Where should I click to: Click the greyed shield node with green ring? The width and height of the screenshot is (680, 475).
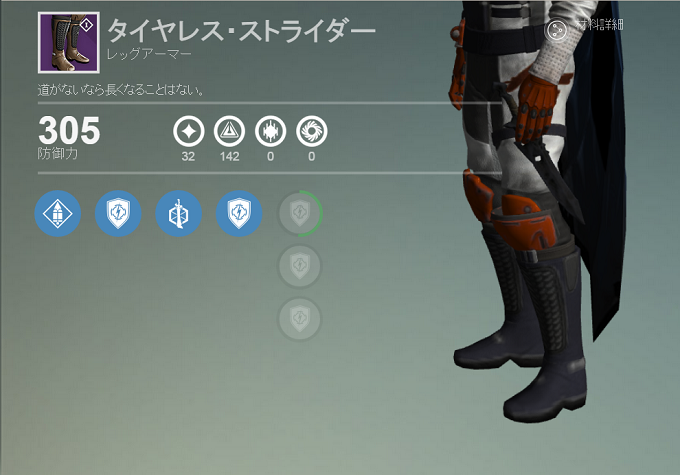(x=300, y=212)
